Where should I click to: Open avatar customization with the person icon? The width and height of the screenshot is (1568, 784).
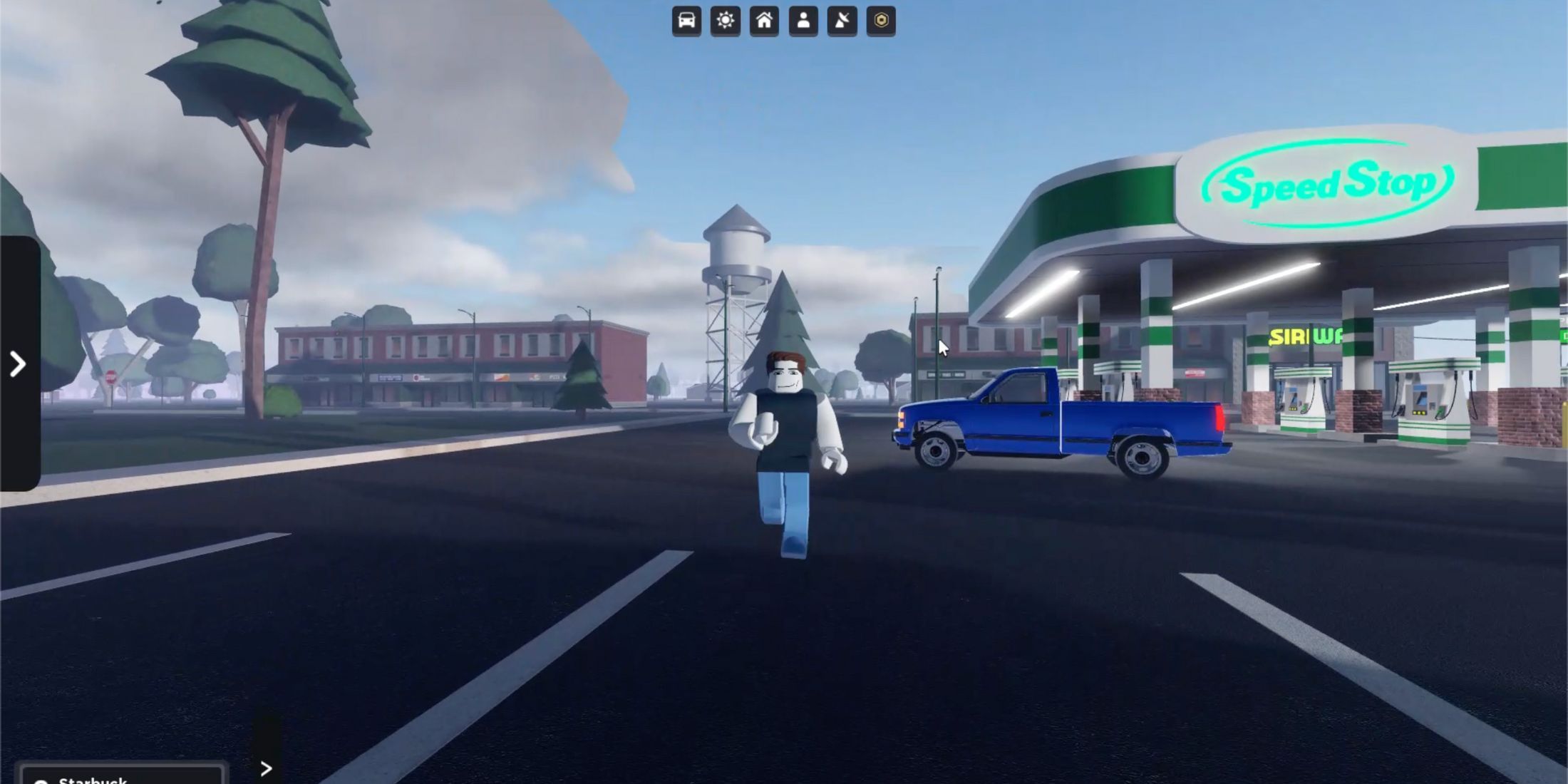pyautogui.click(x=804, y=21)
